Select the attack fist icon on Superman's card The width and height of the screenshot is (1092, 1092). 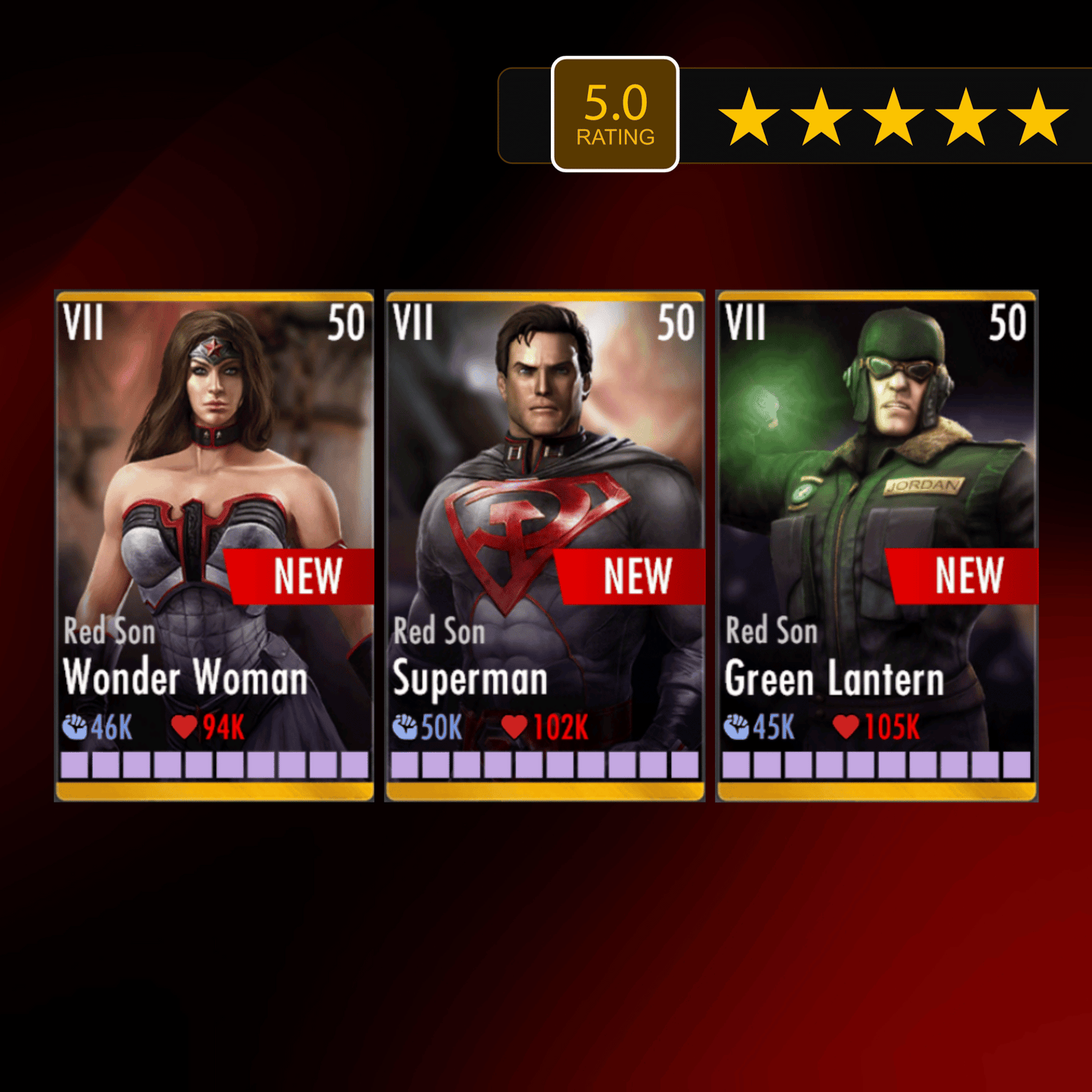[406, 728]
